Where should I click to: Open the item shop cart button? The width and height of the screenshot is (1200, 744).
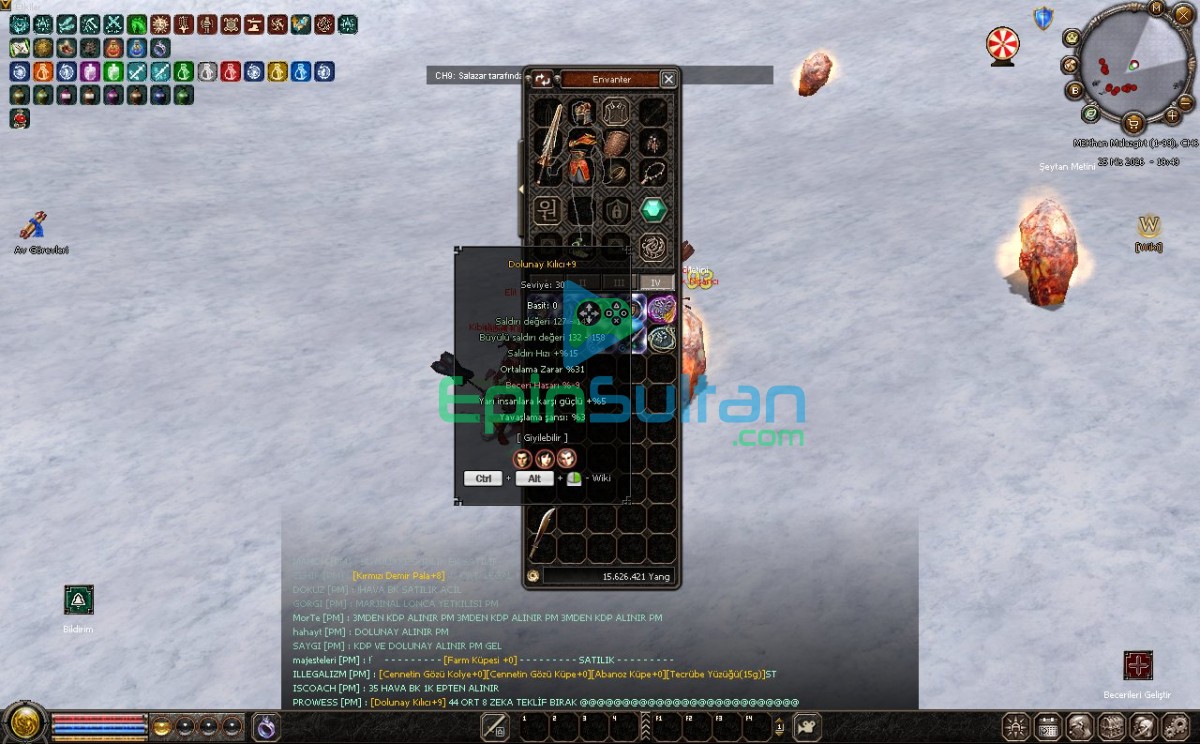tap(1133, 123)
